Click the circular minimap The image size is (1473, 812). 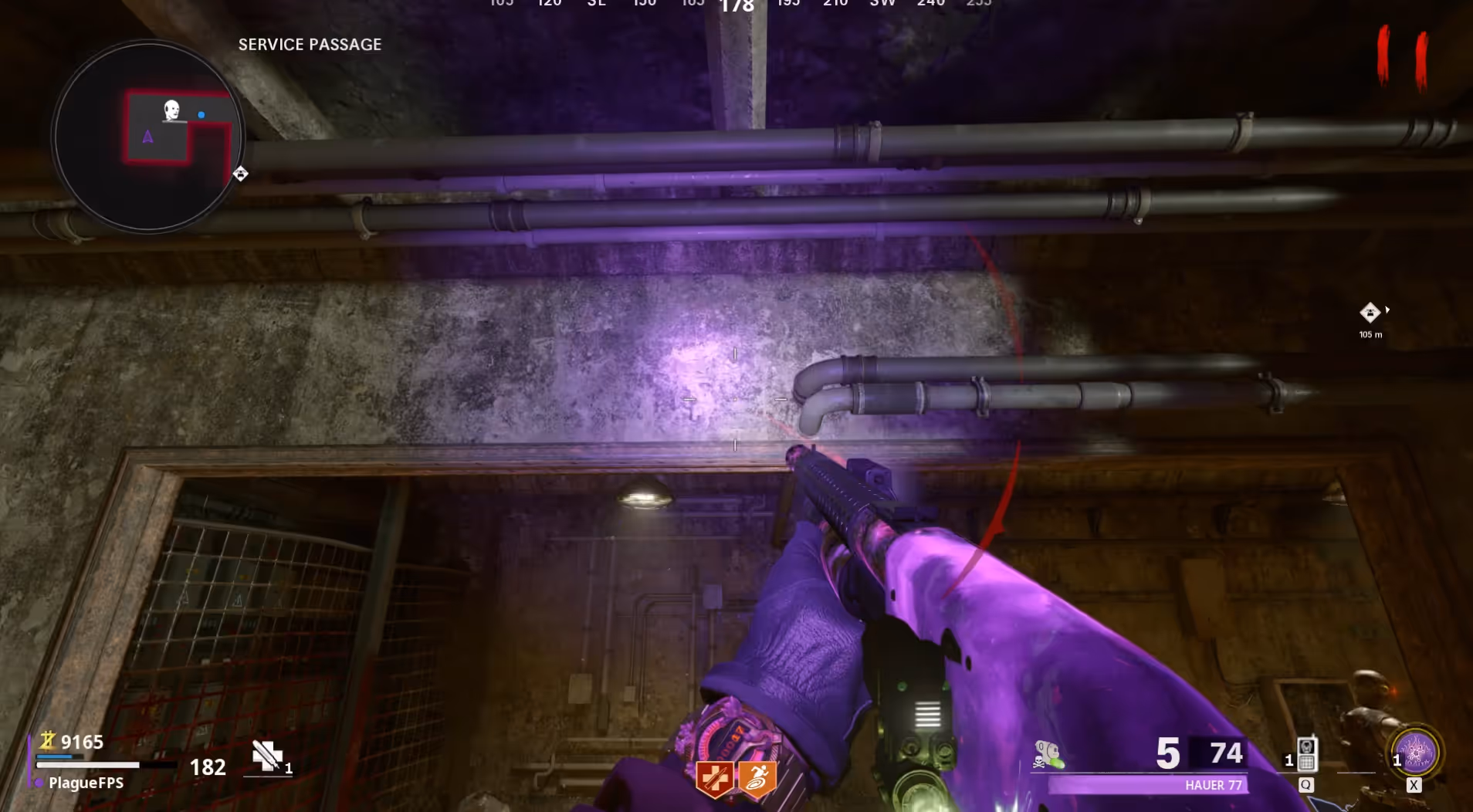[x=147, y=137]
